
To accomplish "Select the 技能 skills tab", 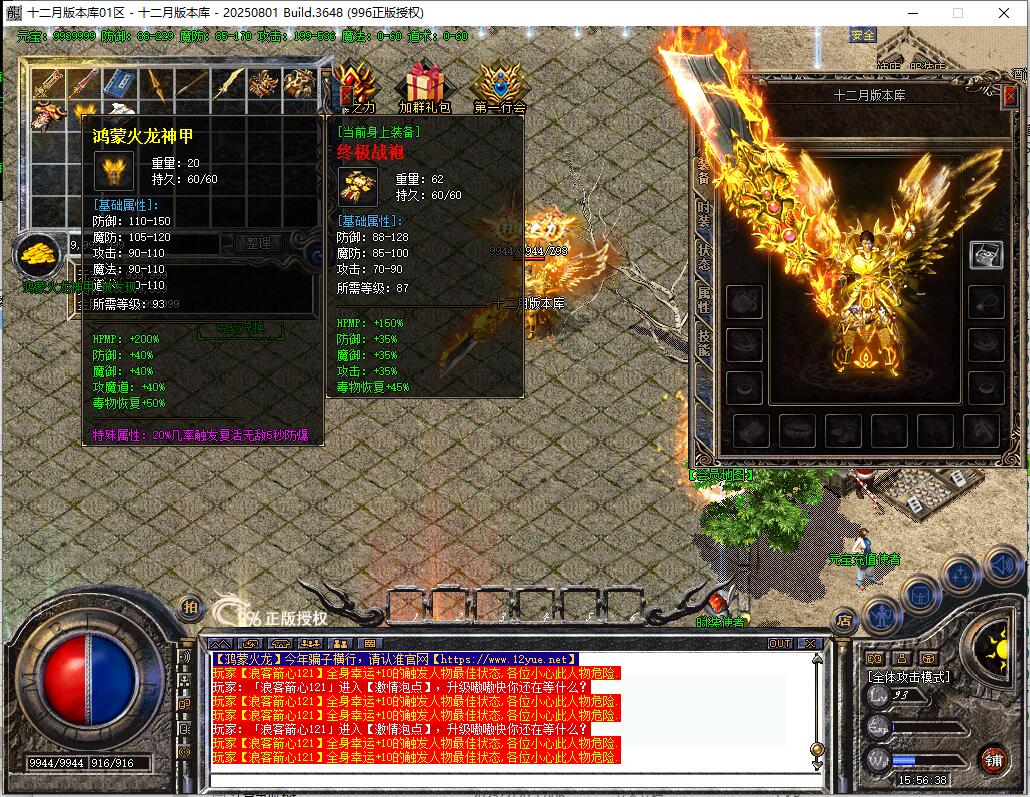I will (704, 342).
